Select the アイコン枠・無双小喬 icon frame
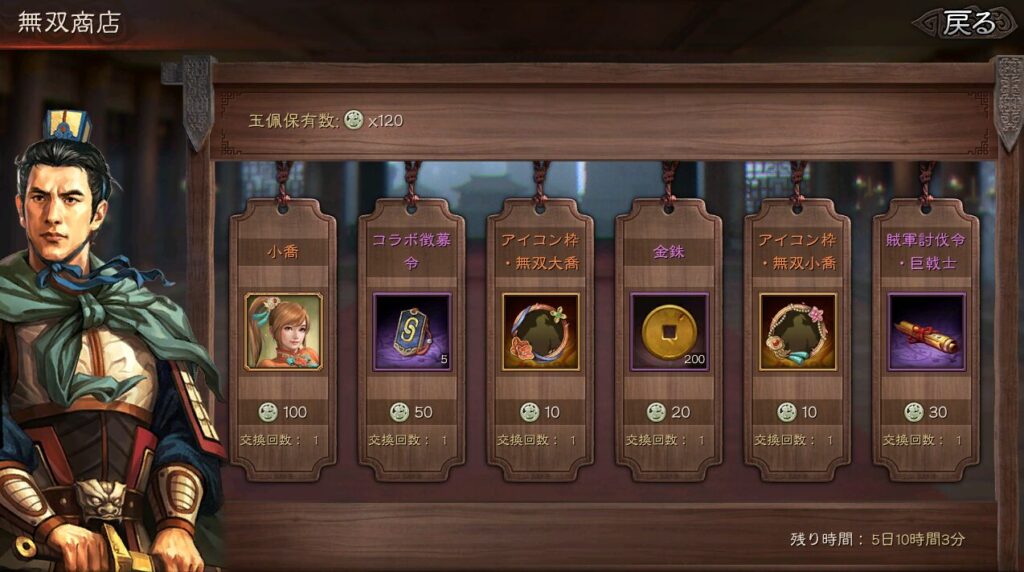This screenshot has width=1024, height=572. coord(797,332)
